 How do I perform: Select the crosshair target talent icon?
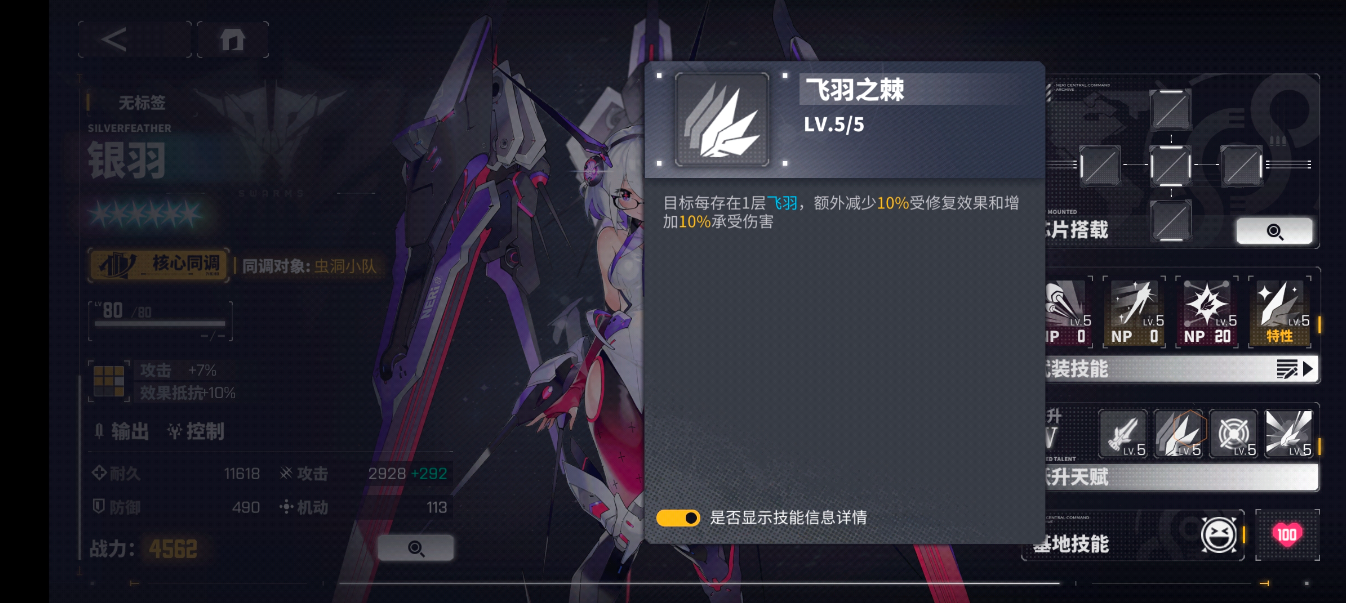(1233, 434)
